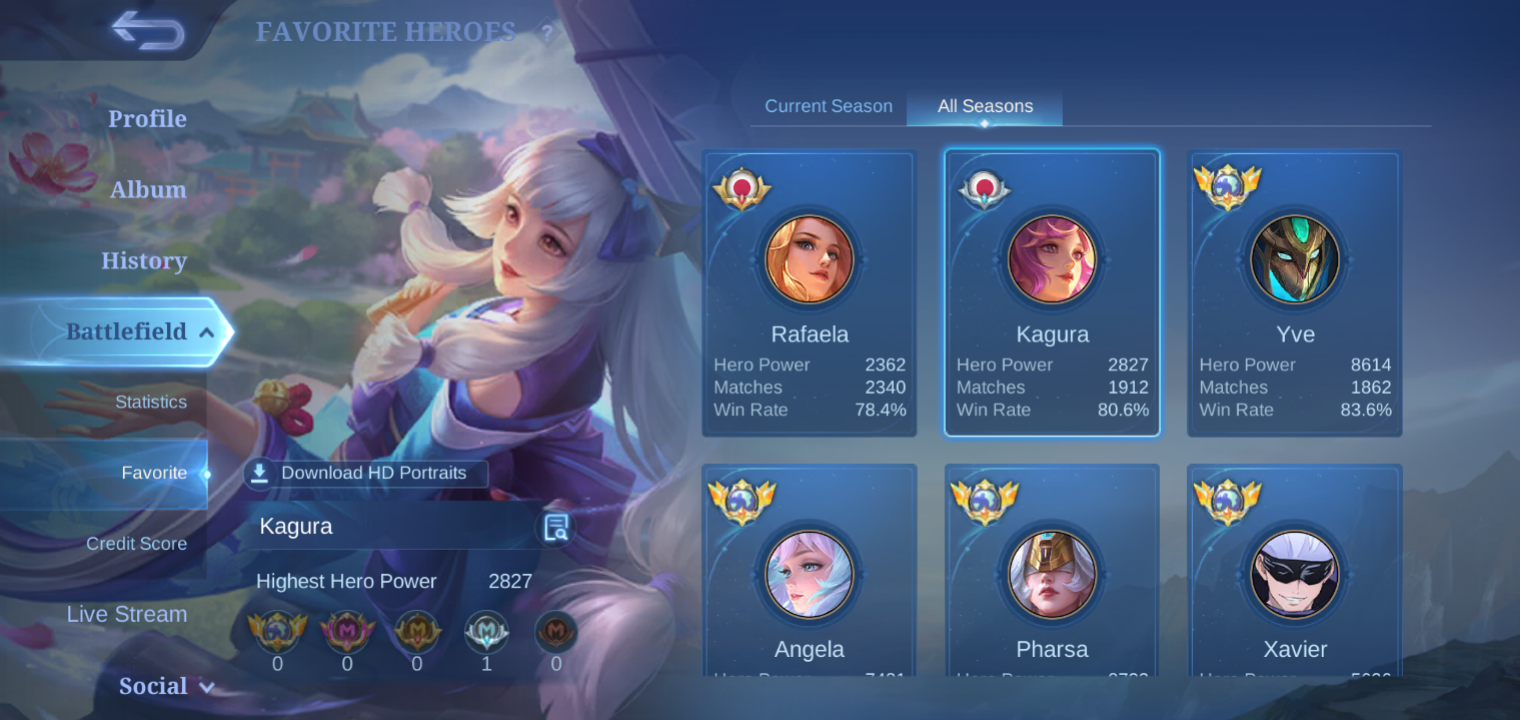This screenshot has height=720, width=1520.
Task: Click the download arrow icon beside Download HD Portraits
Action: pos(260,473)
